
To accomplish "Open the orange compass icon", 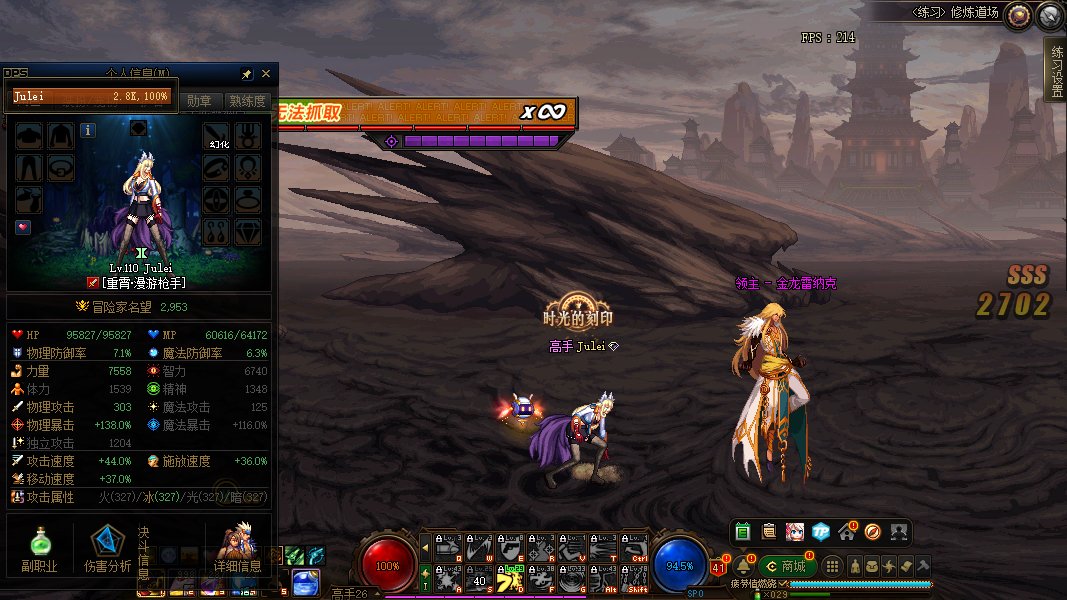I will [872, 532].
